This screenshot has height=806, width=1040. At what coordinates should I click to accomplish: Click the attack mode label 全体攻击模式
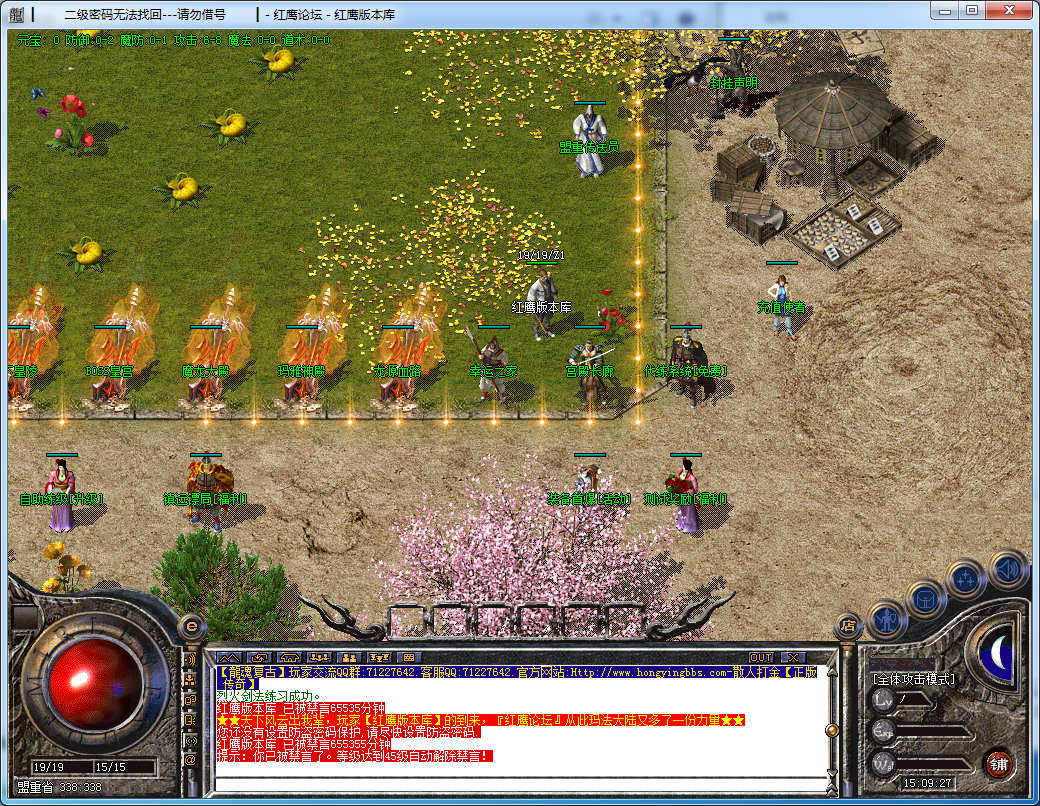914,679
